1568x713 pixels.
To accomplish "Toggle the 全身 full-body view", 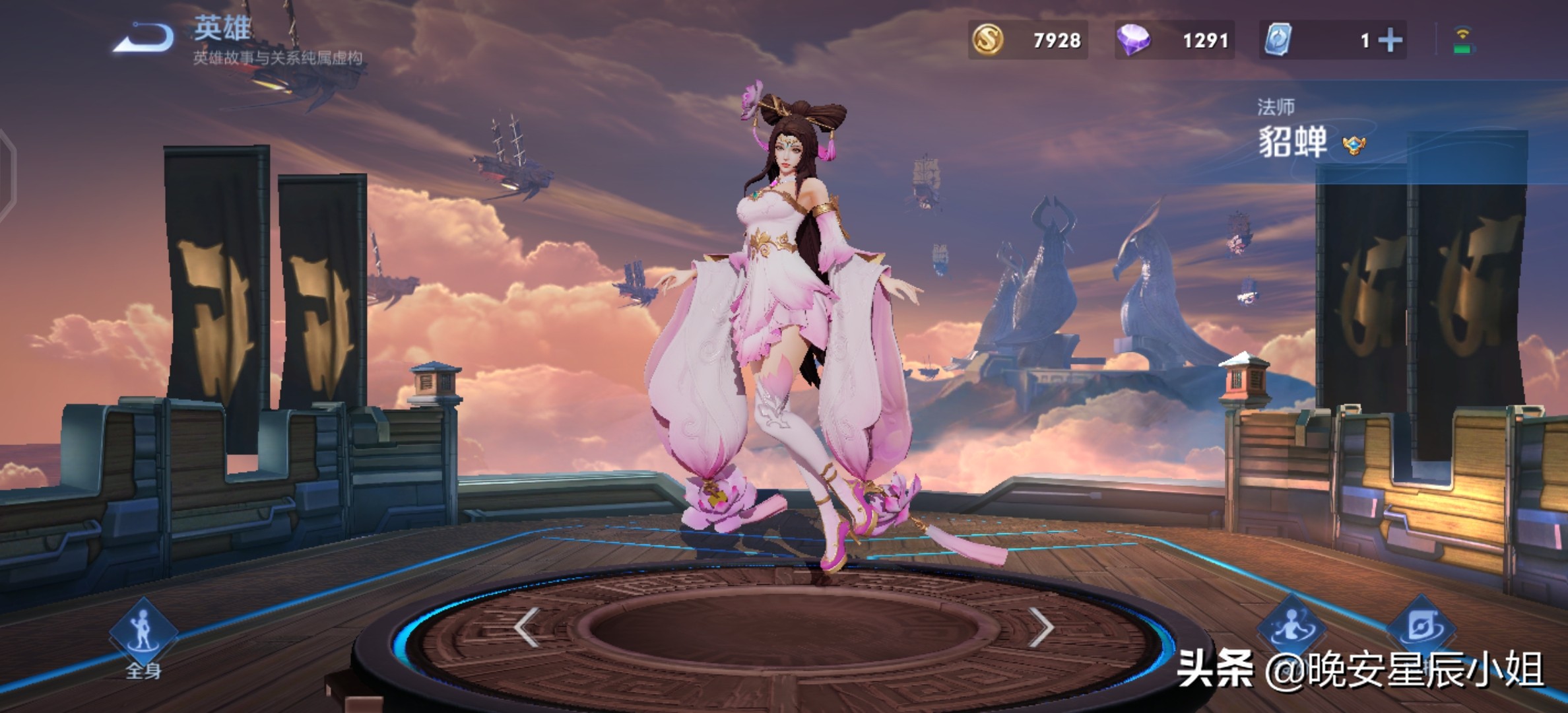I will click(143, 635).
